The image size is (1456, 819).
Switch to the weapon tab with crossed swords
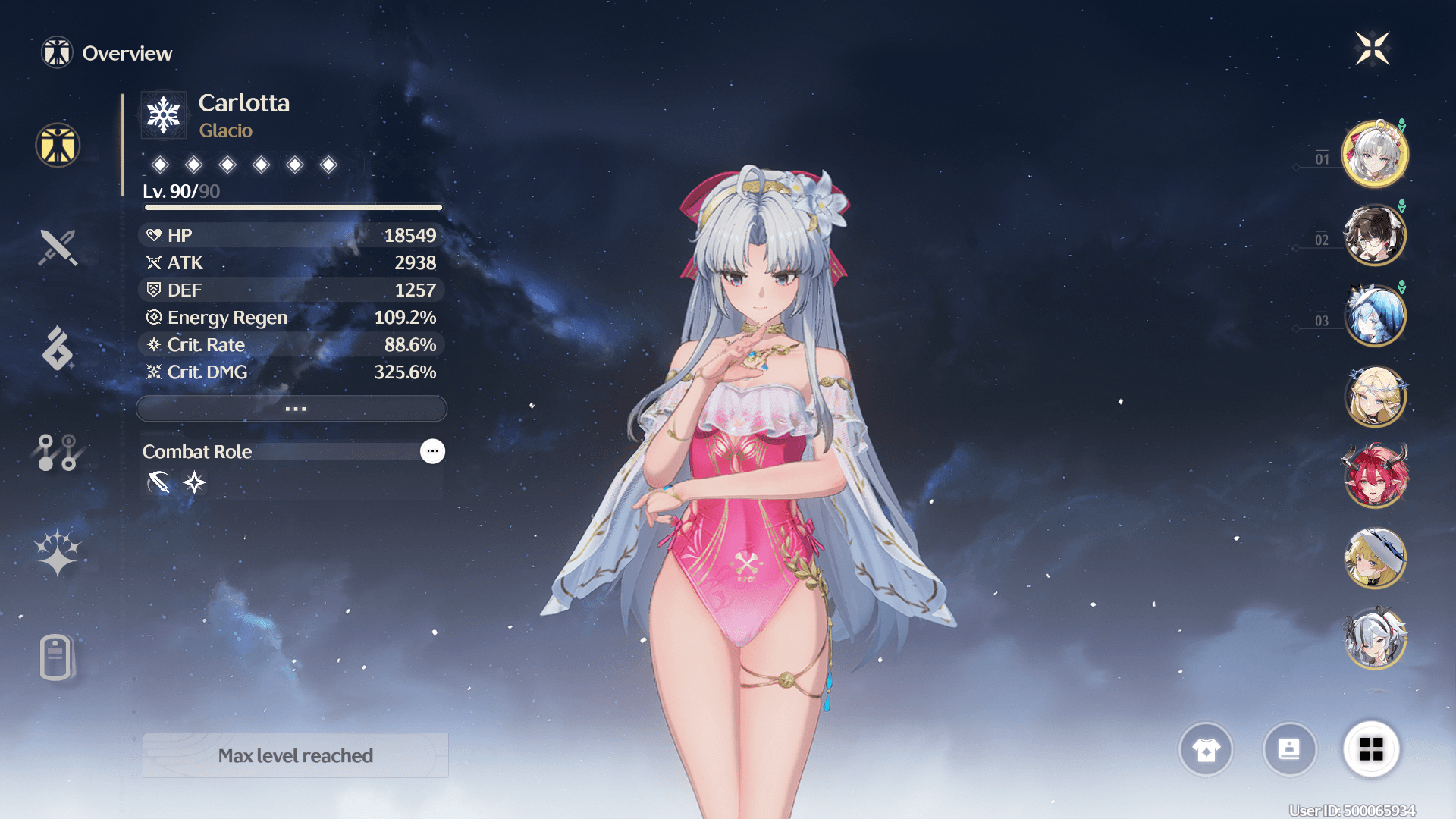[x=58, y=247]
